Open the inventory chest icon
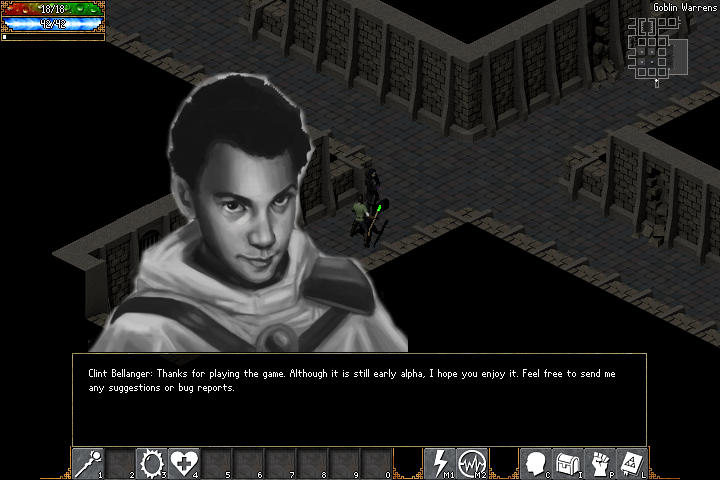This screenshot has height=480, width=720. pyautogui.click(x=568, y=463)
